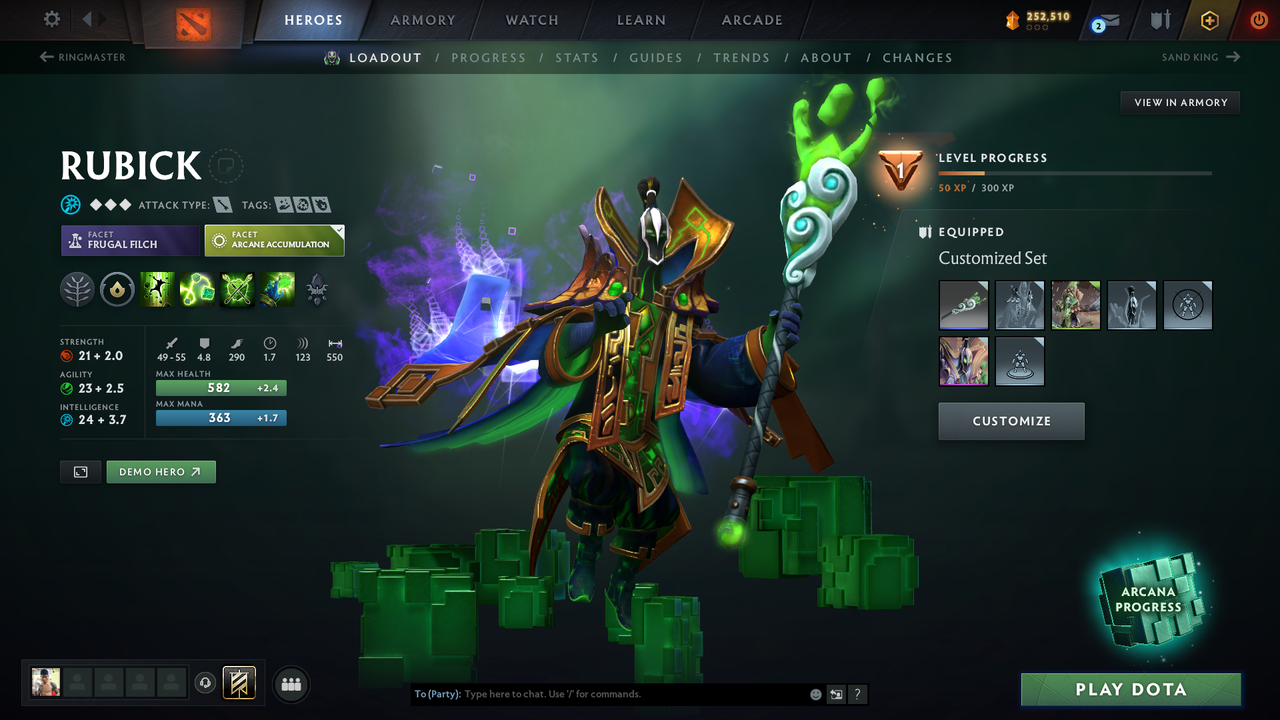Open the ARCADE menu

coord(751,20)
